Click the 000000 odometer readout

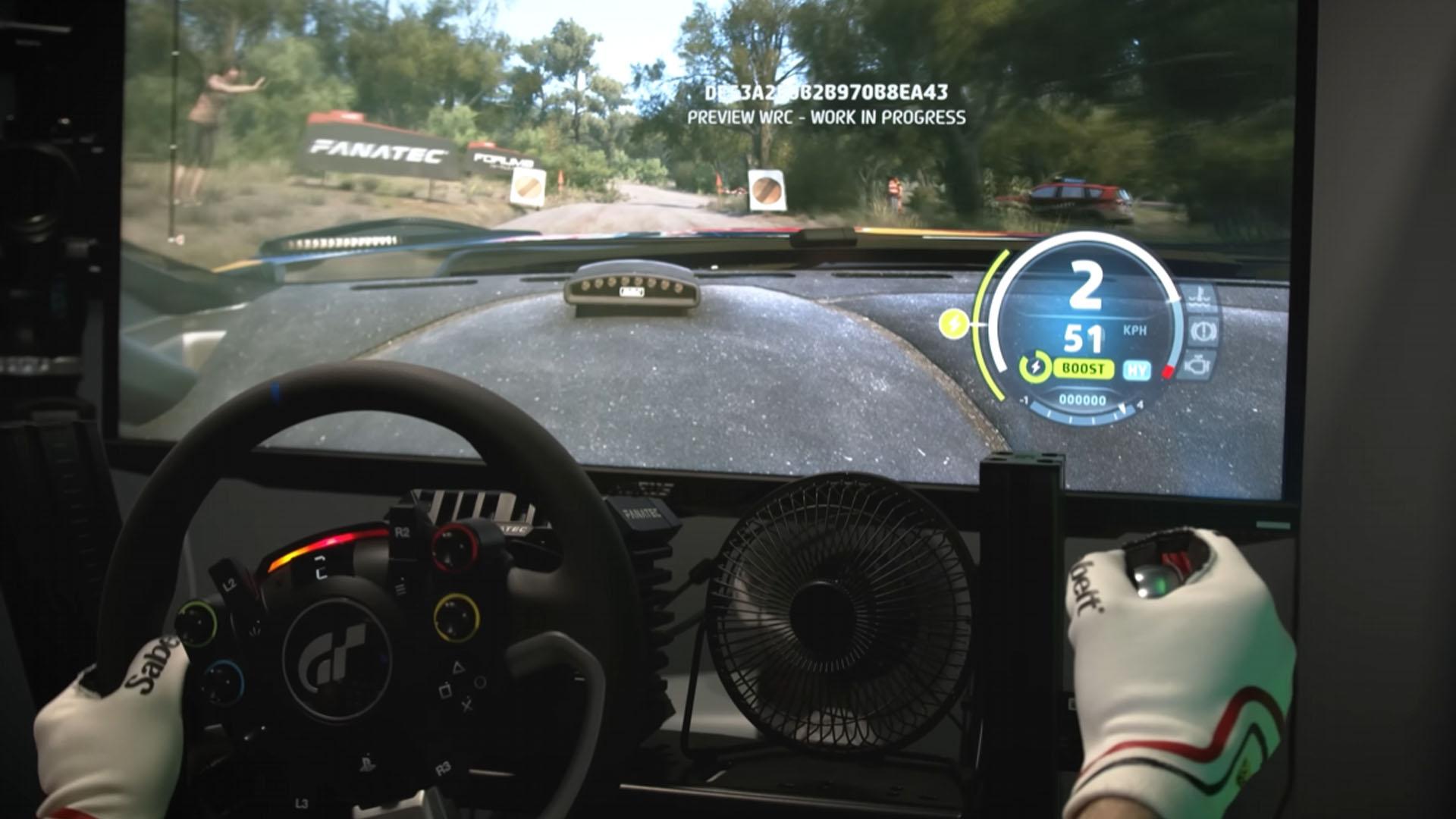[x=1083, y=400]
